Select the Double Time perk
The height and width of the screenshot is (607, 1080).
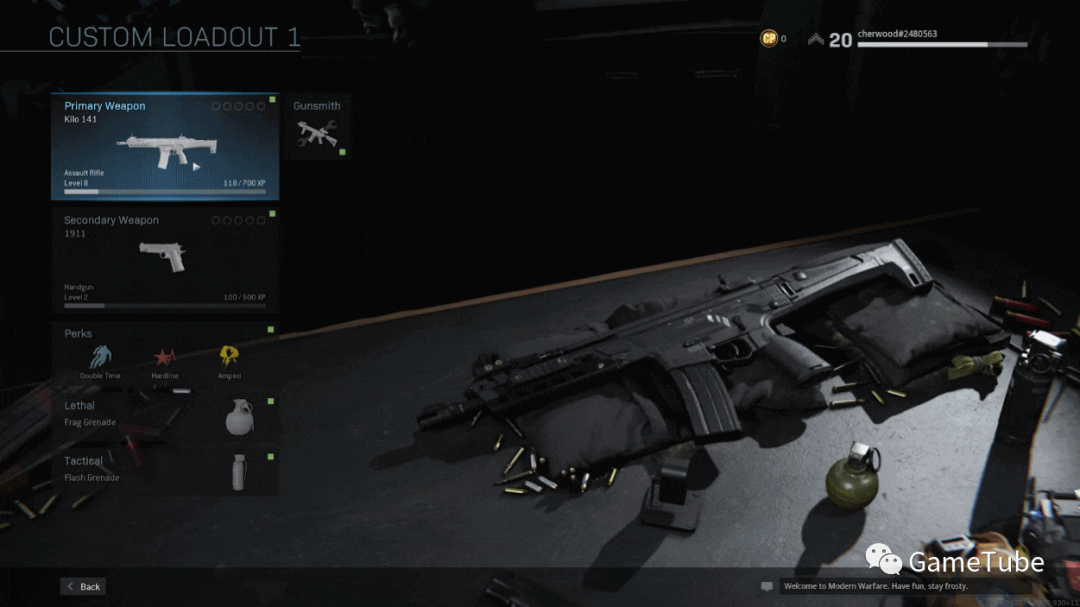(x=101, y=357)
